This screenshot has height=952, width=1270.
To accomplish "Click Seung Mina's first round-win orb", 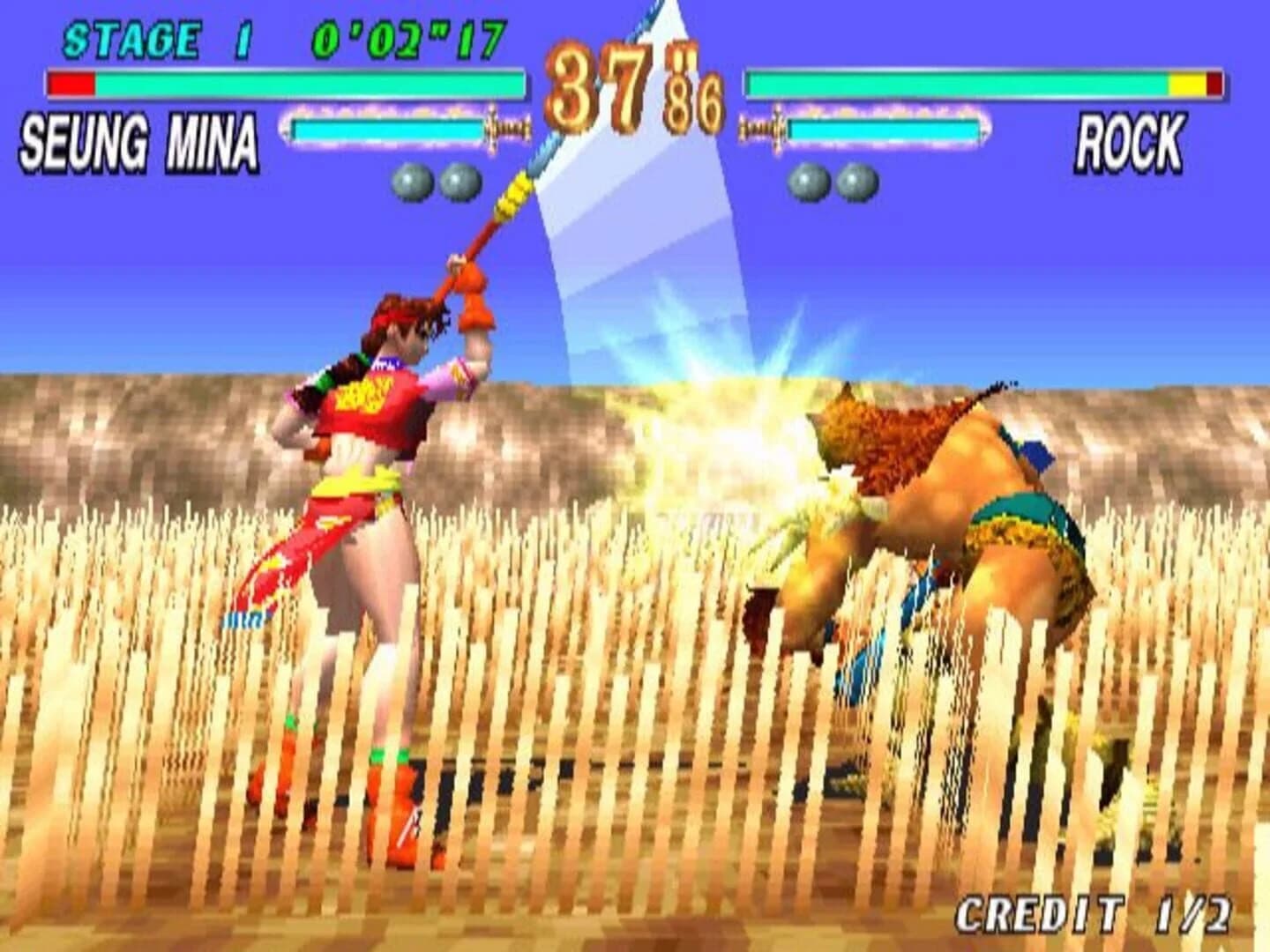I will coord(410,179).
